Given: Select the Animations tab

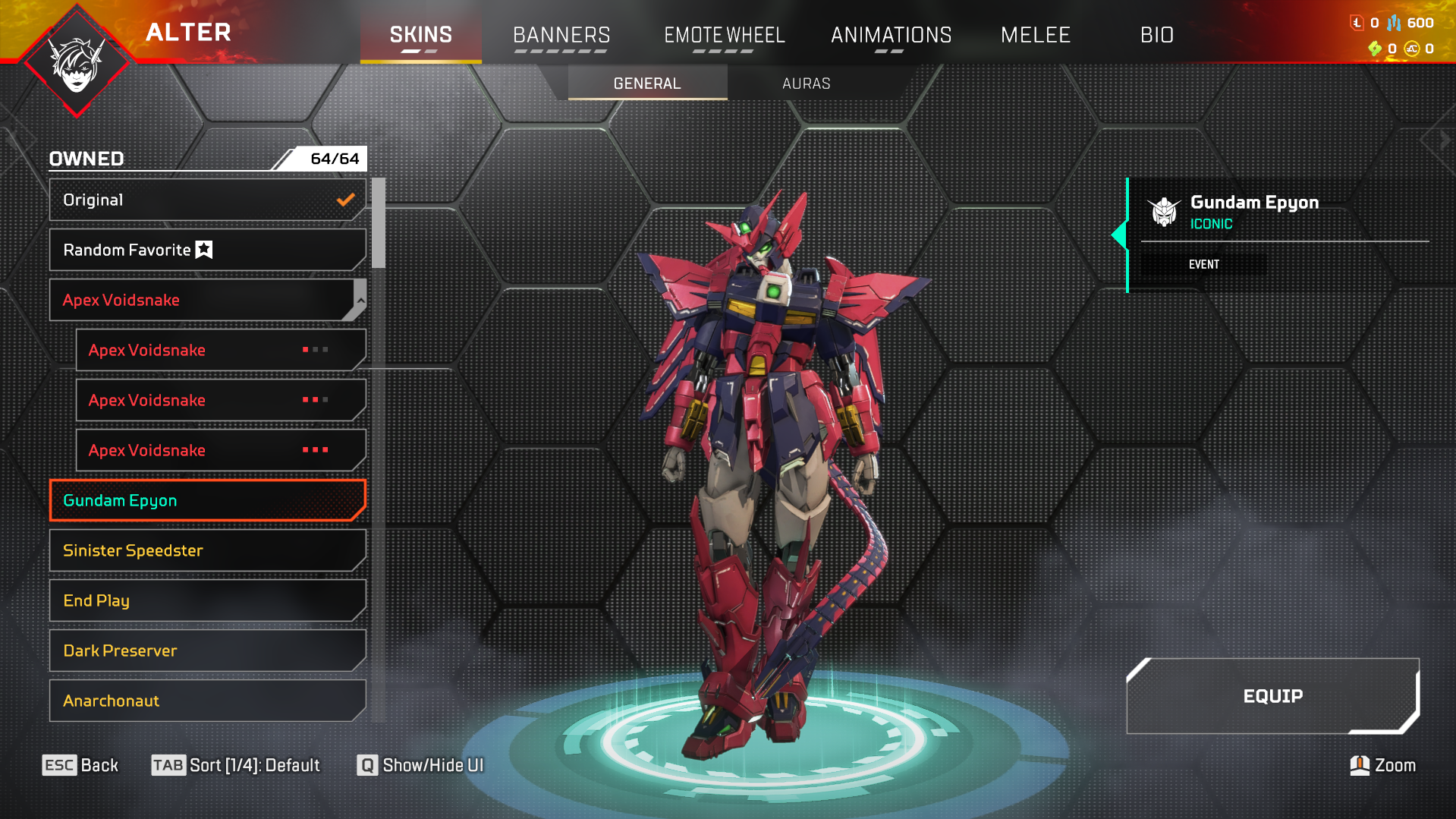Looking at the screenshot, I should pos(891,35).
